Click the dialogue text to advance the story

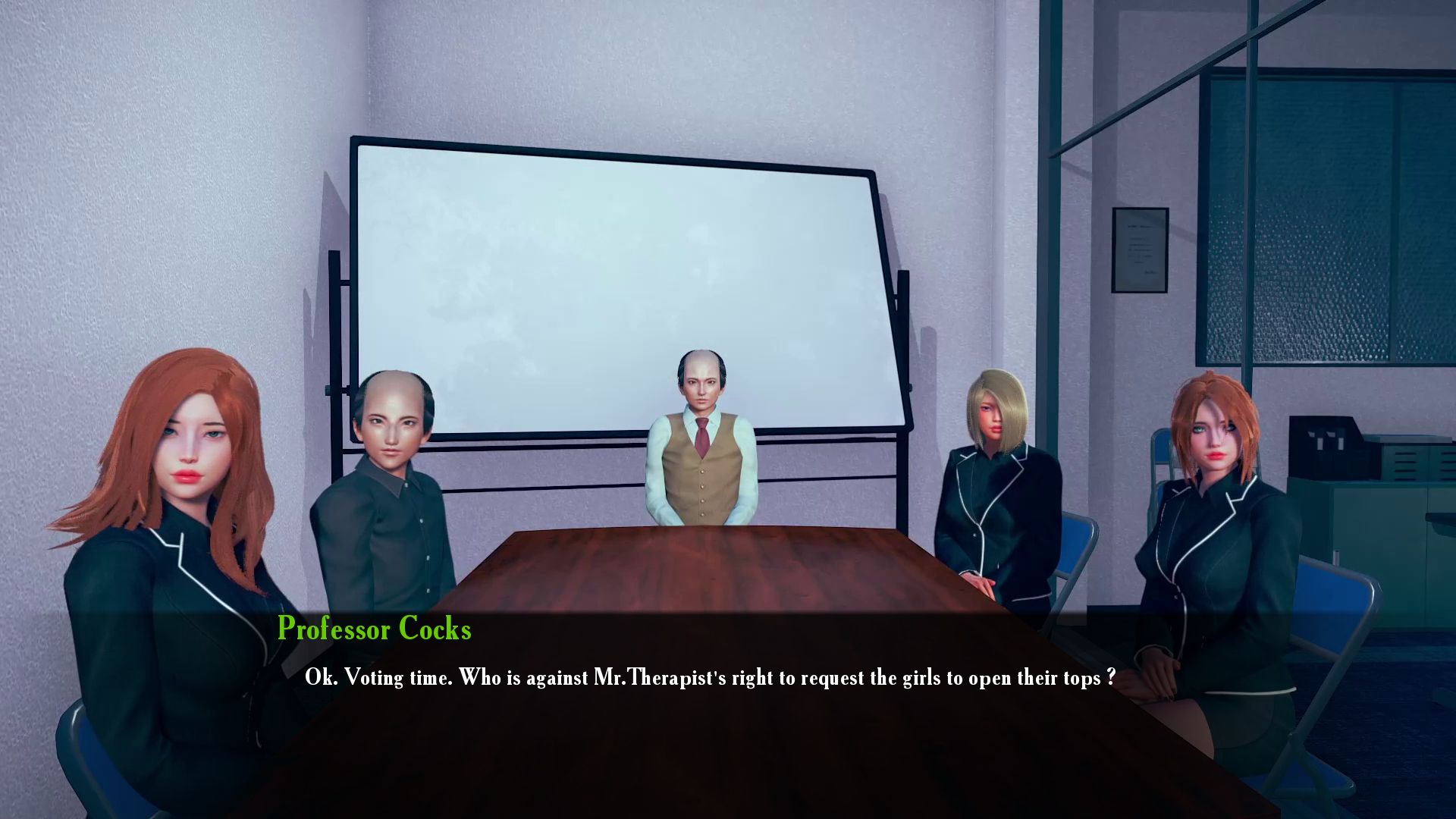click(709, 679)
